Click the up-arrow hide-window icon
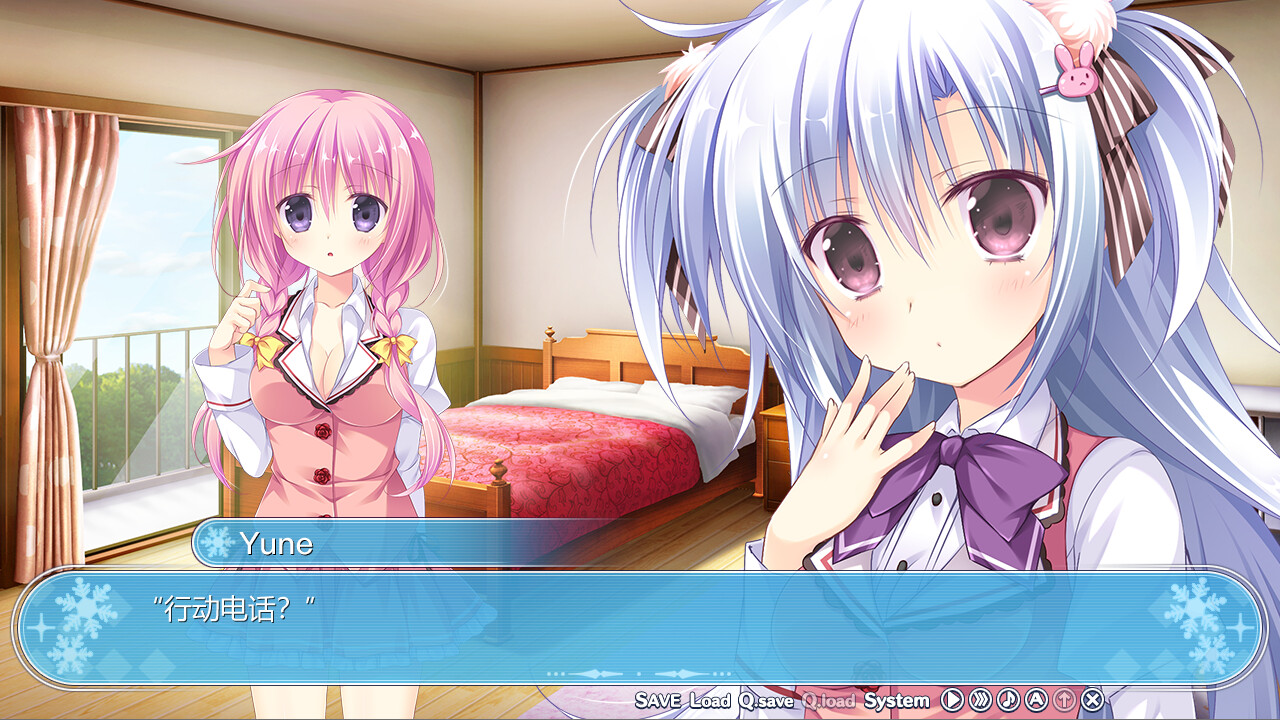 pos(1064,700)
